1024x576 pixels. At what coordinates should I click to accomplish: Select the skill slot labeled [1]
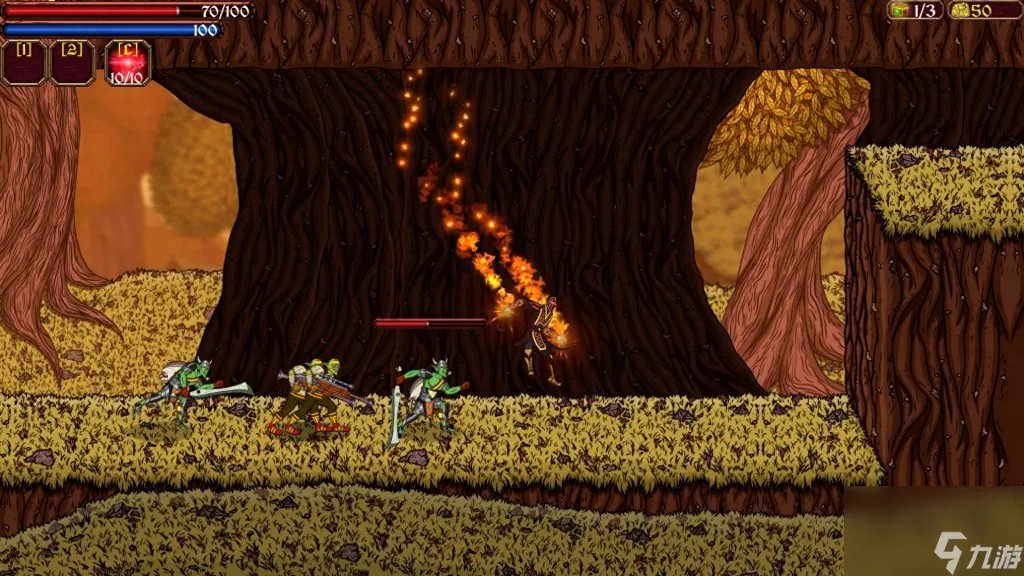[24, 62]
